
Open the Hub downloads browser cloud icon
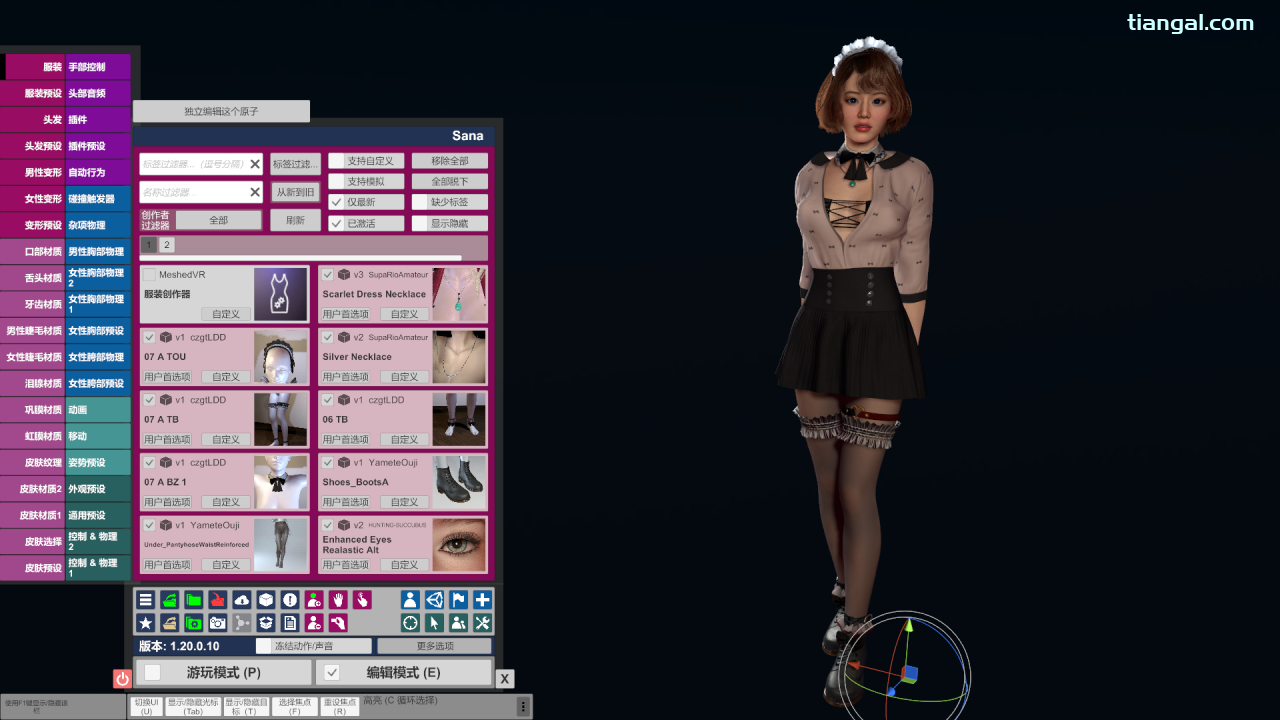coord(241,599)
